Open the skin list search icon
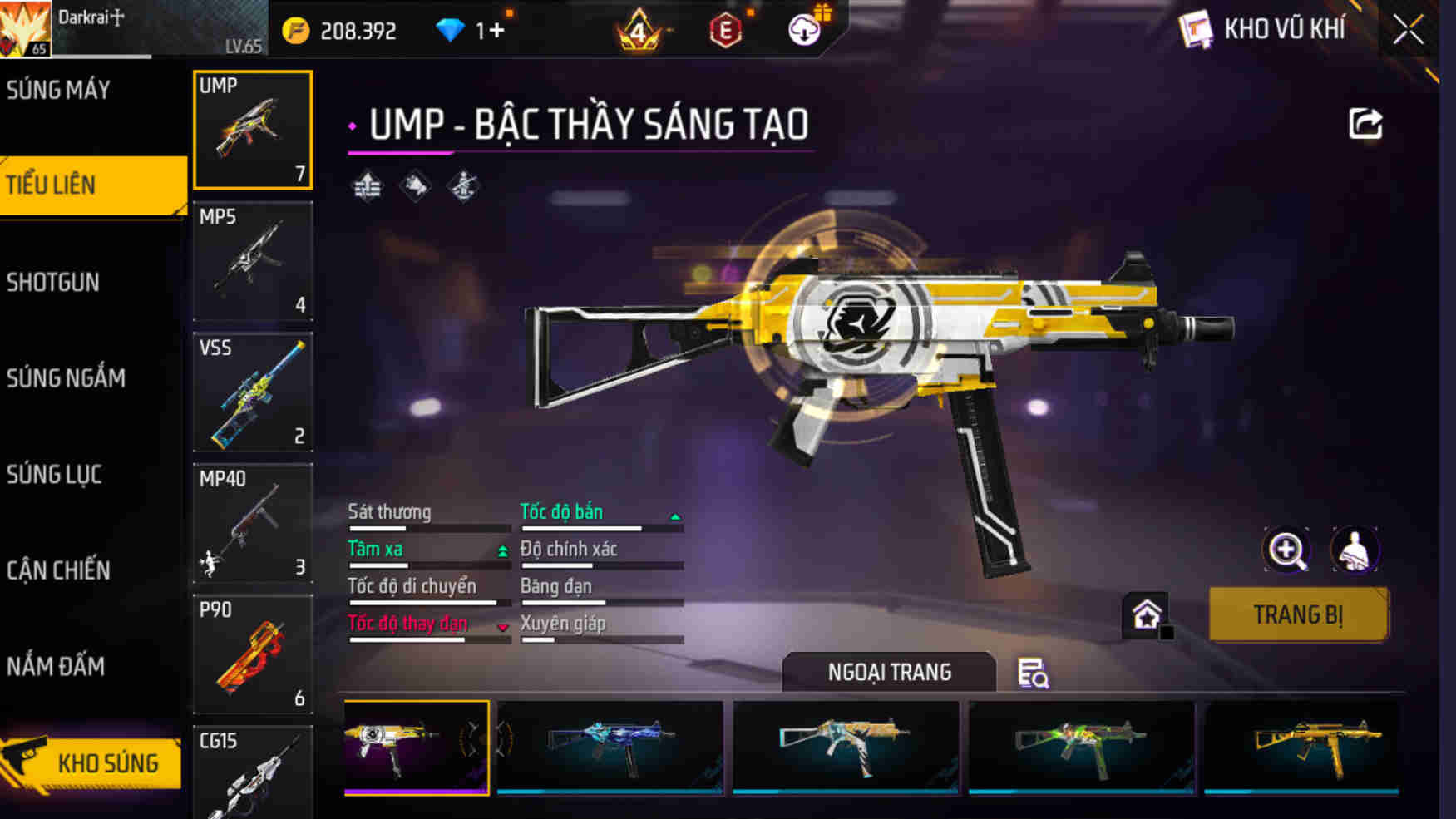This screenshot has height=819, width=1456. pos(1033,673)
